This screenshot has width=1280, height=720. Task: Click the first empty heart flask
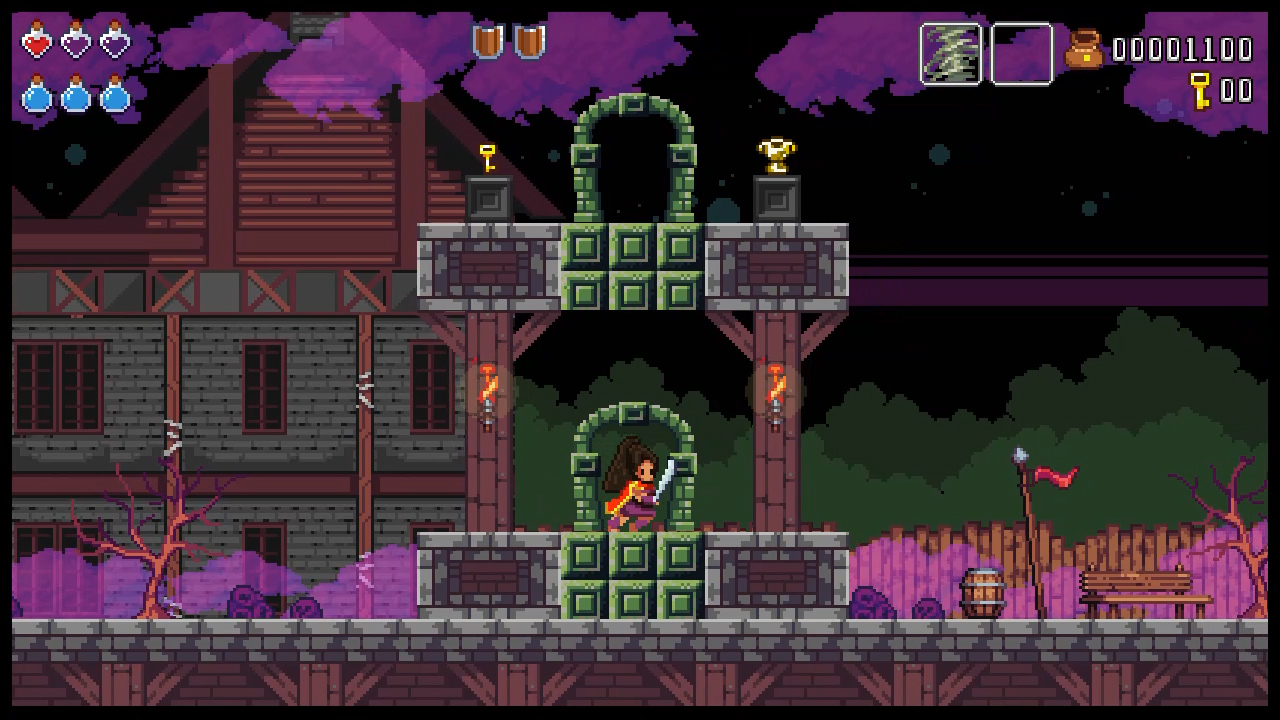(75, 44)
